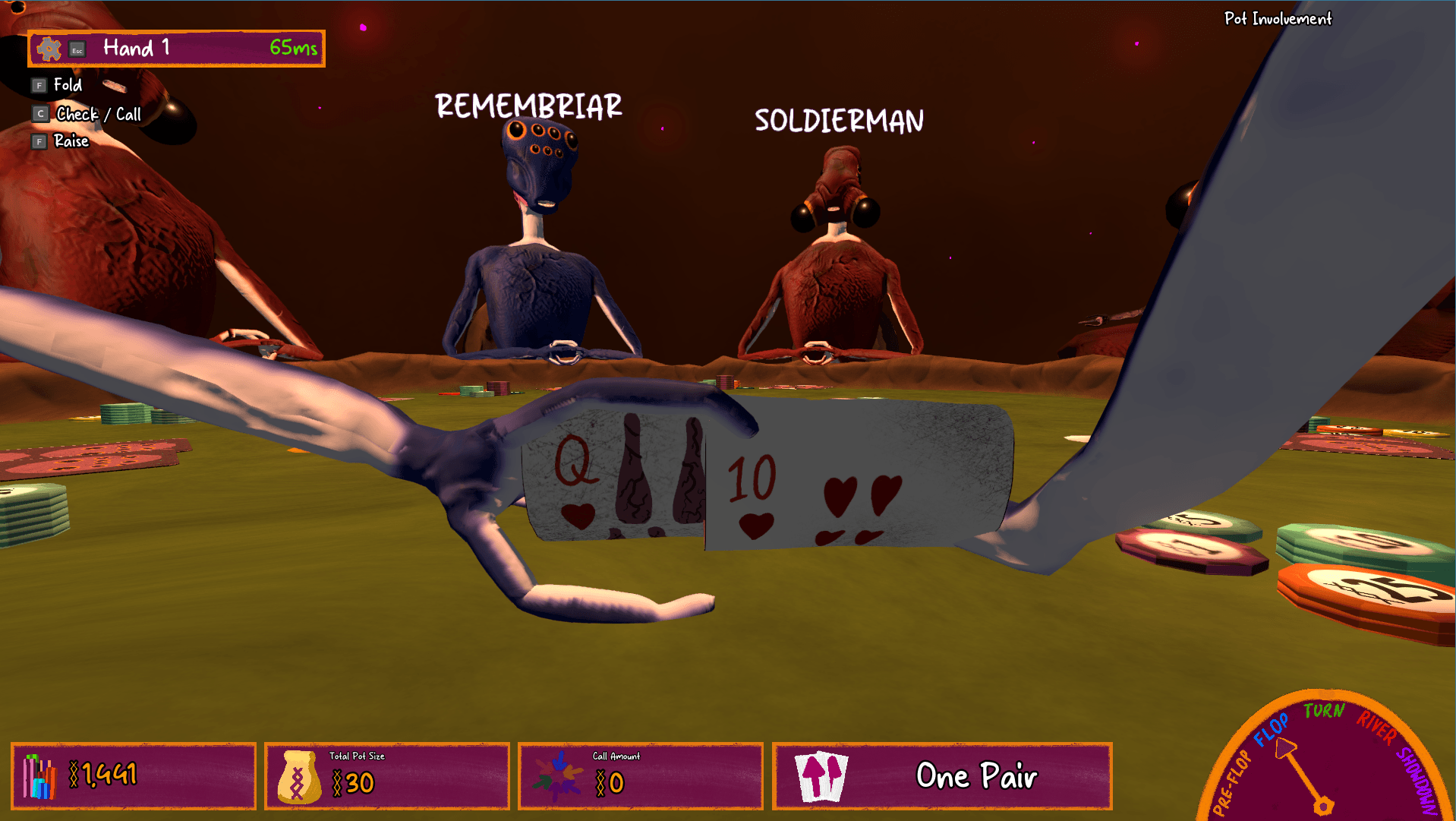Choose the Fold action
1456x821 pixels.
pos(67,85)
